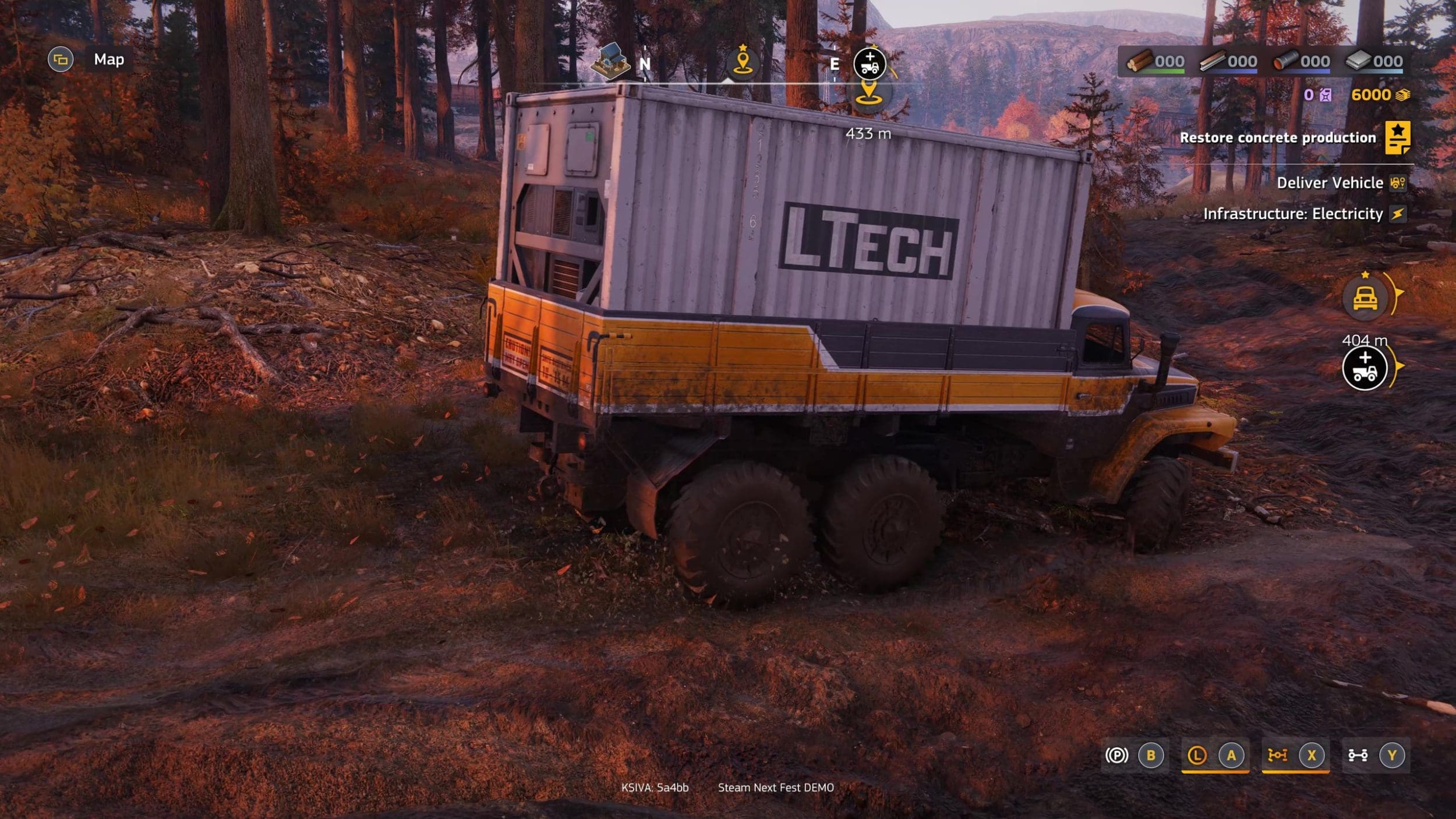Select the Infrastructure: Electricity objective
The height and width of the screenshot is (819, 1456).
point(1293,214)
